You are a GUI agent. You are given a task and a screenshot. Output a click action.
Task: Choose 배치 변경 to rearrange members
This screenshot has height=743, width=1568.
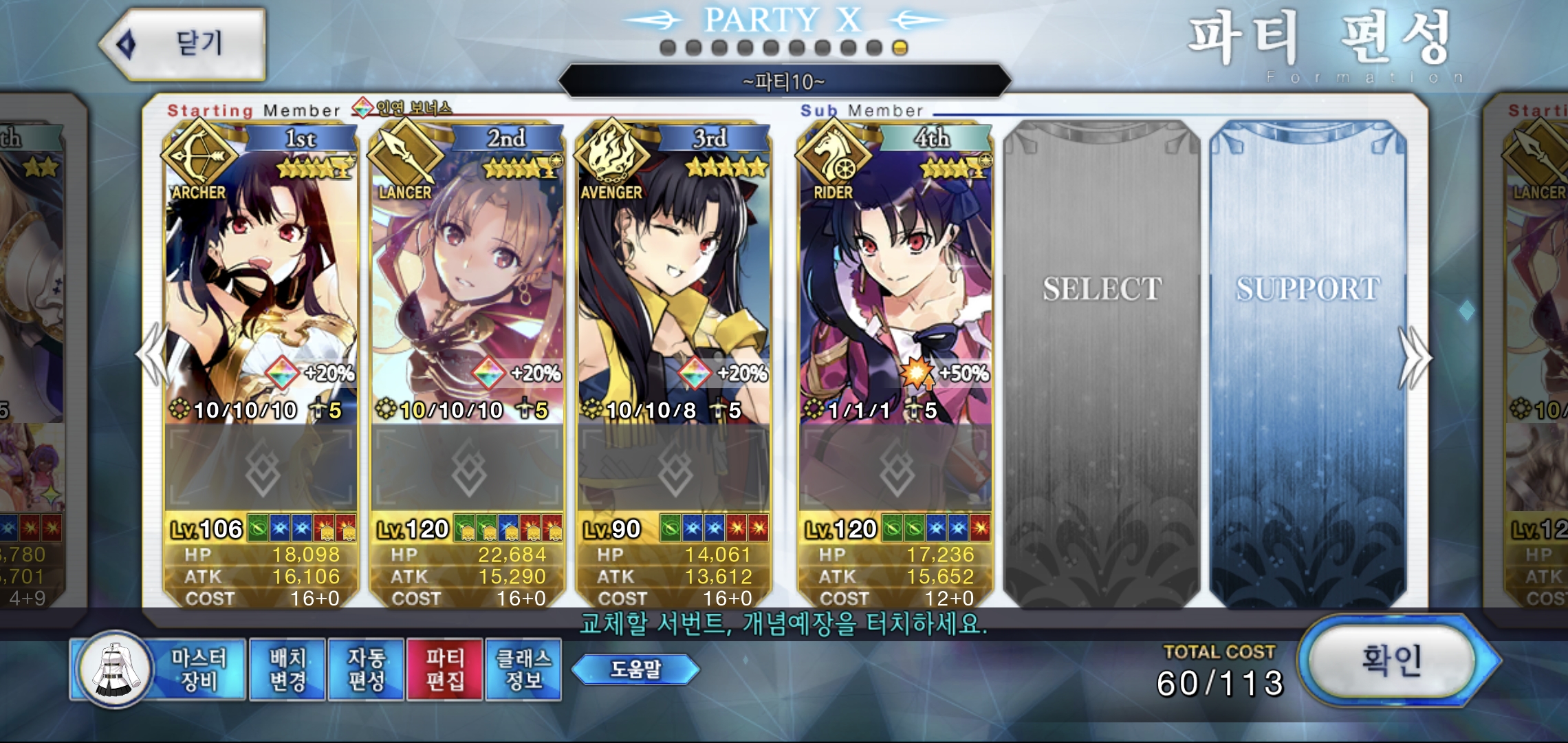point(287,669)
